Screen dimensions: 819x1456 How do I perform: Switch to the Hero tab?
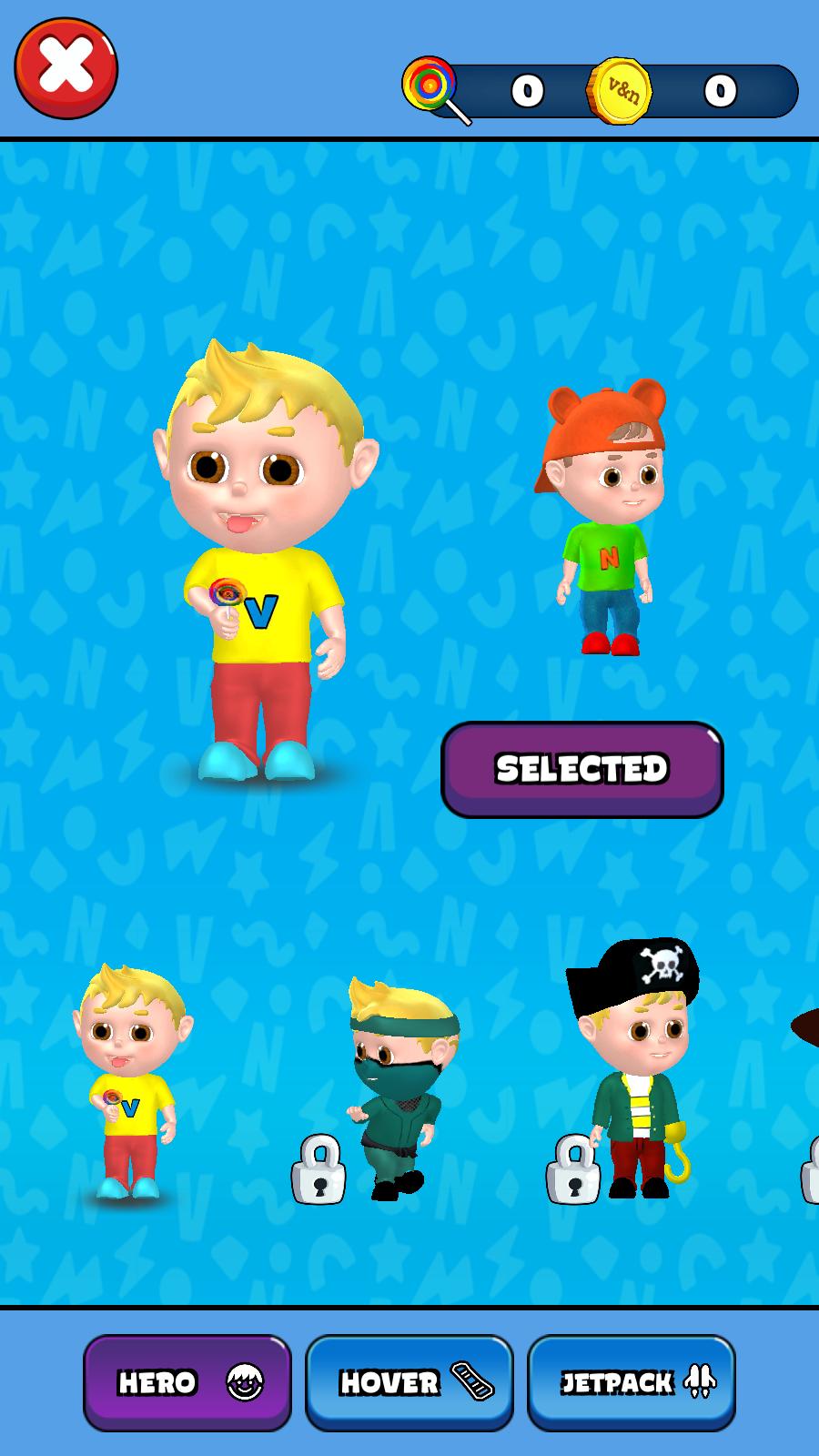[187, 1382]
